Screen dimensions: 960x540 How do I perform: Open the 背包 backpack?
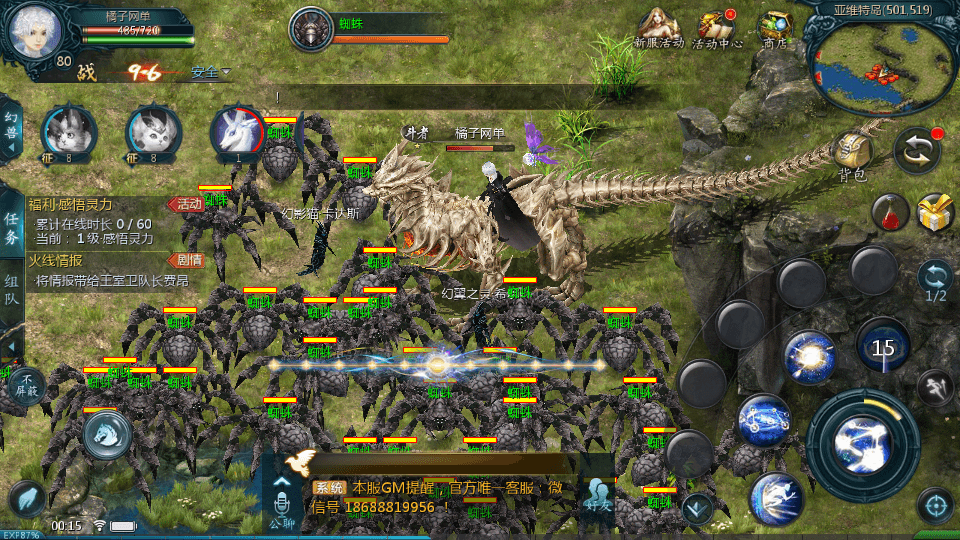[x=852, y=155]
